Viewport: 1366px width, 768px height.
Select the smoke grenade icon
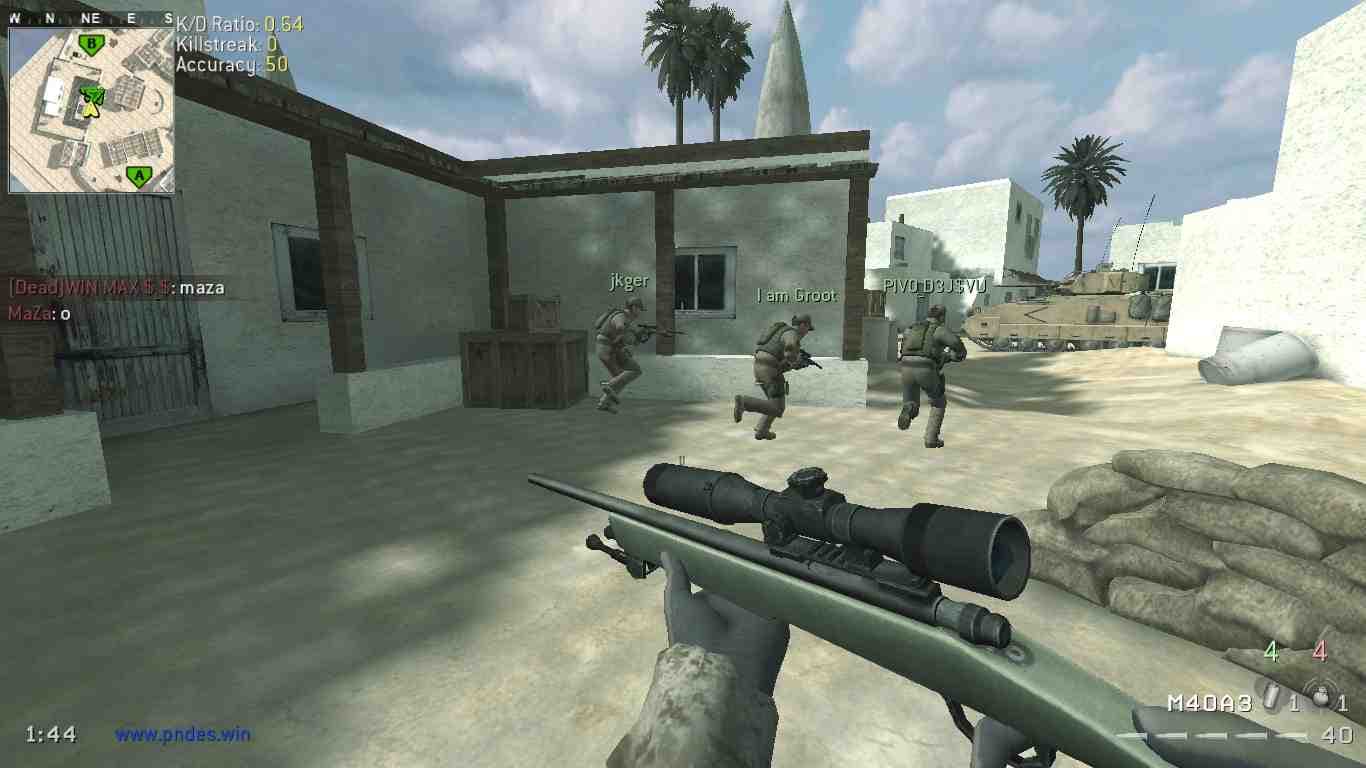(1273, 699)
